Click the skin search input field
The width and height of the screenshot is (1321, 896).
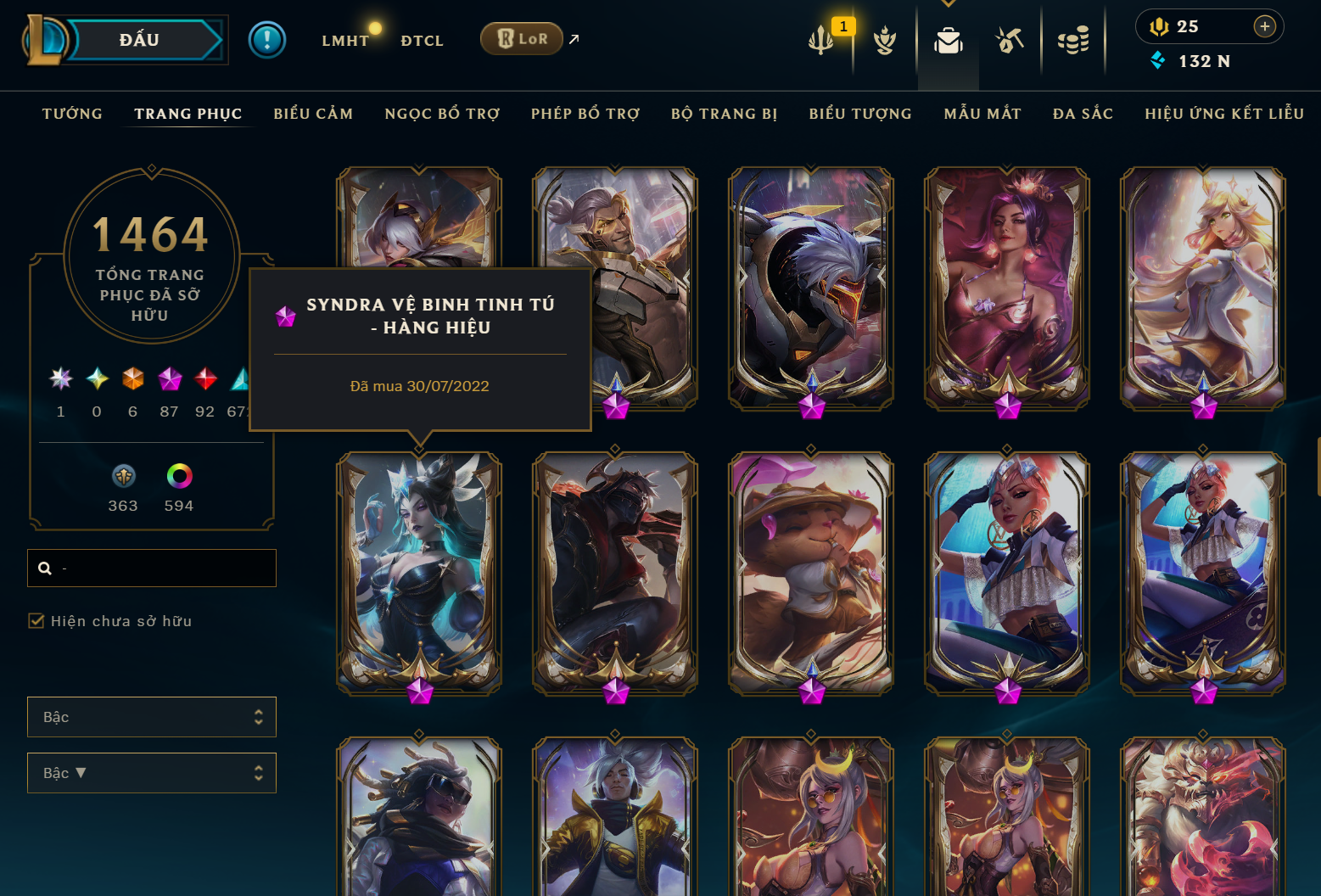151,568
